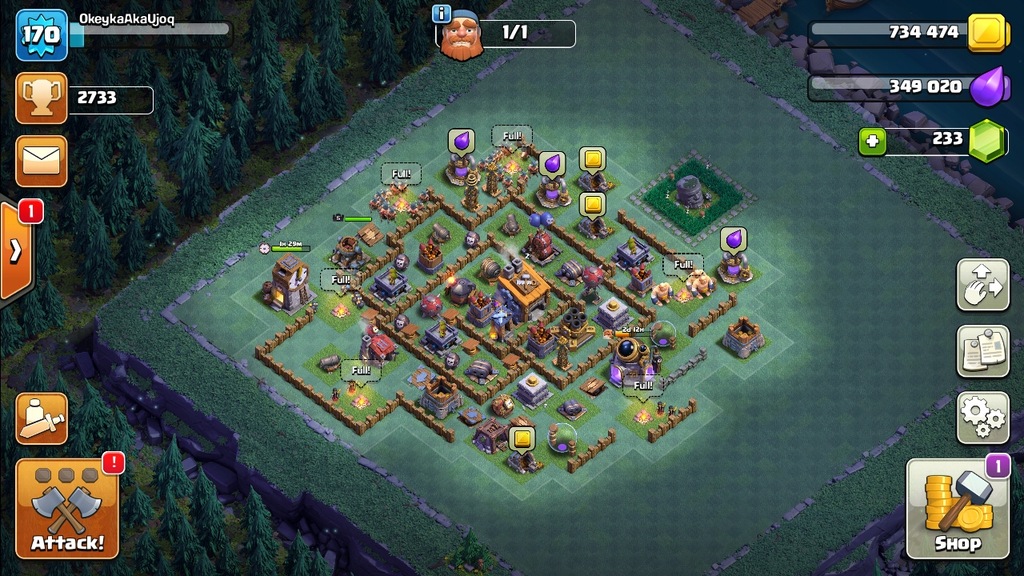1024x576 pixels.
Task: View the trophy league icon
Action: (41, 98)
